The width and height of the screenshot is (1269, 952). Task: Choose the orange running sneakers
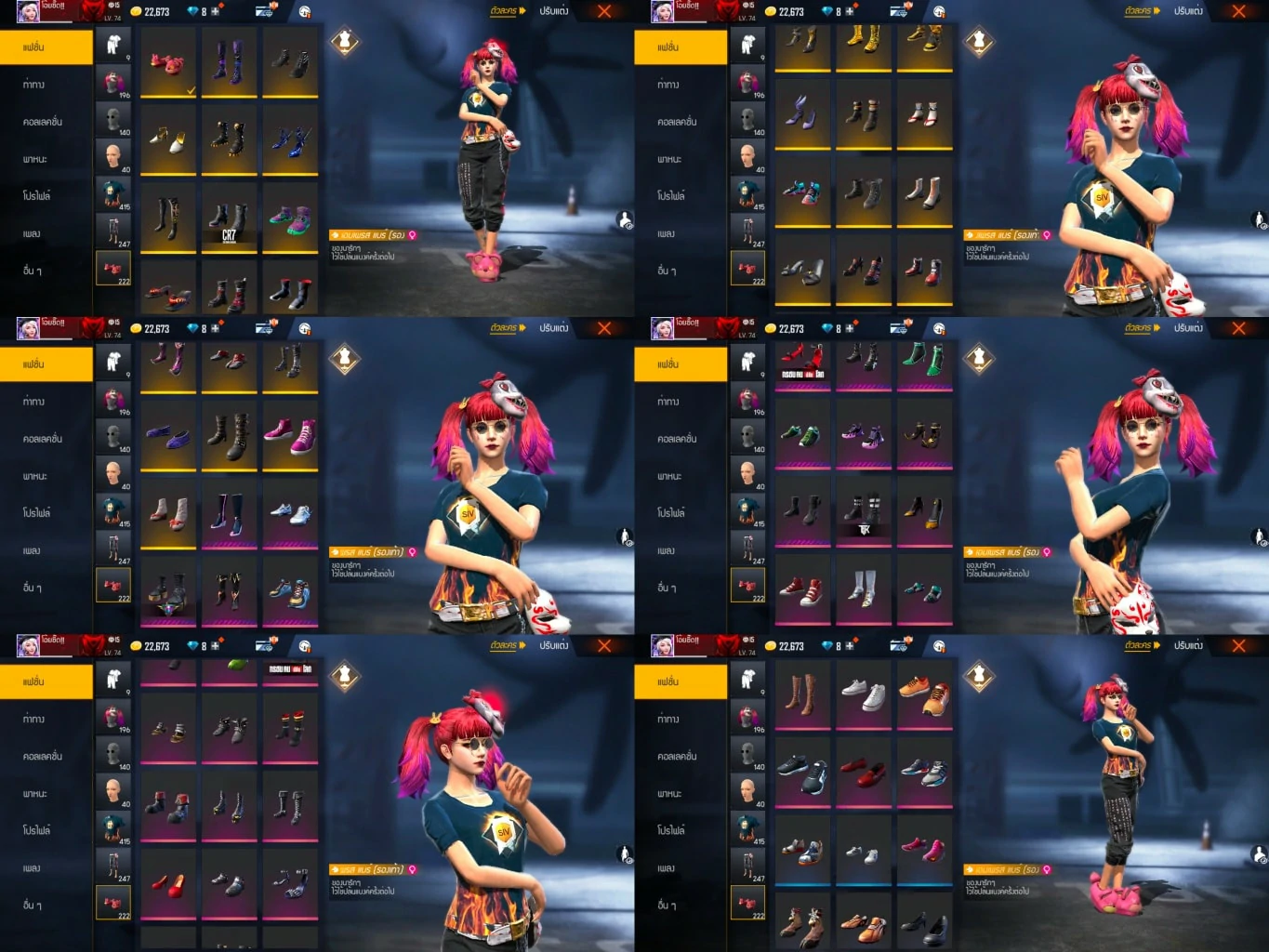(x=924, y=694)
